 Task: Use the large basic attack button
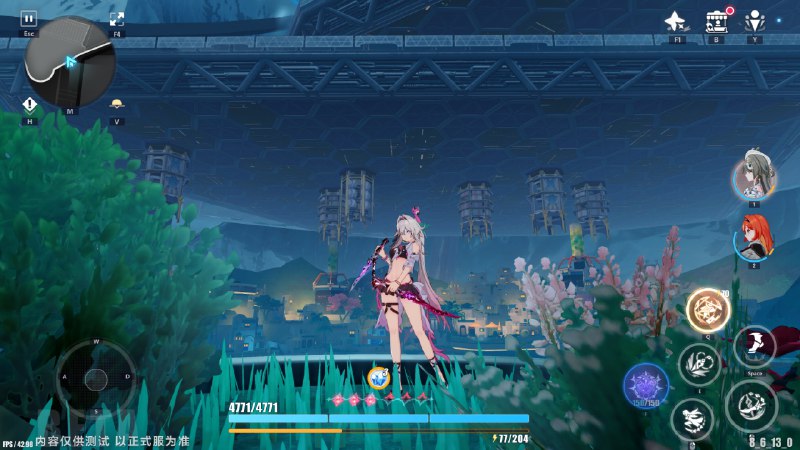point(750,404)
